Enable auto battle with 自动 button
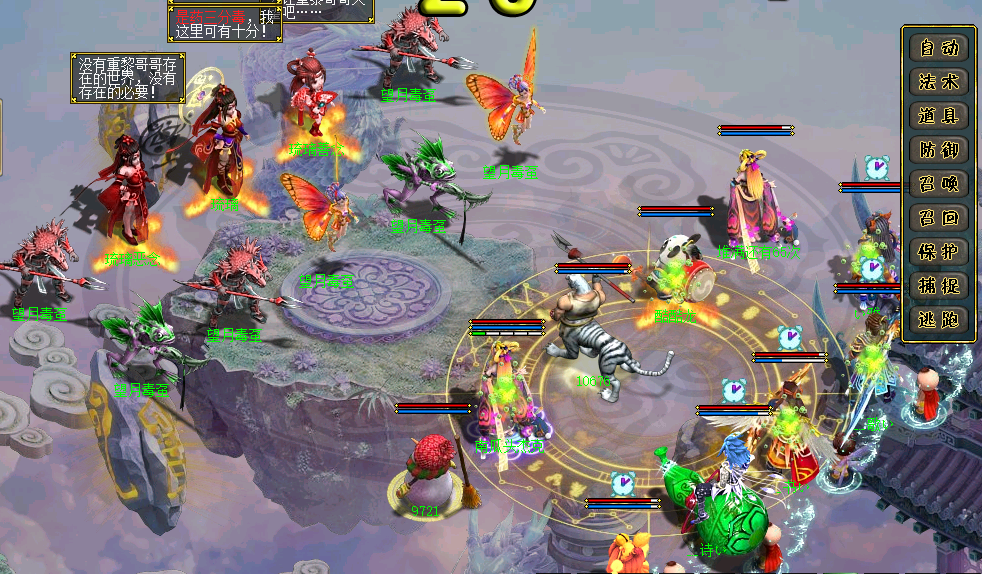This screenshot has height=574, width=982. tap(939, 47)
